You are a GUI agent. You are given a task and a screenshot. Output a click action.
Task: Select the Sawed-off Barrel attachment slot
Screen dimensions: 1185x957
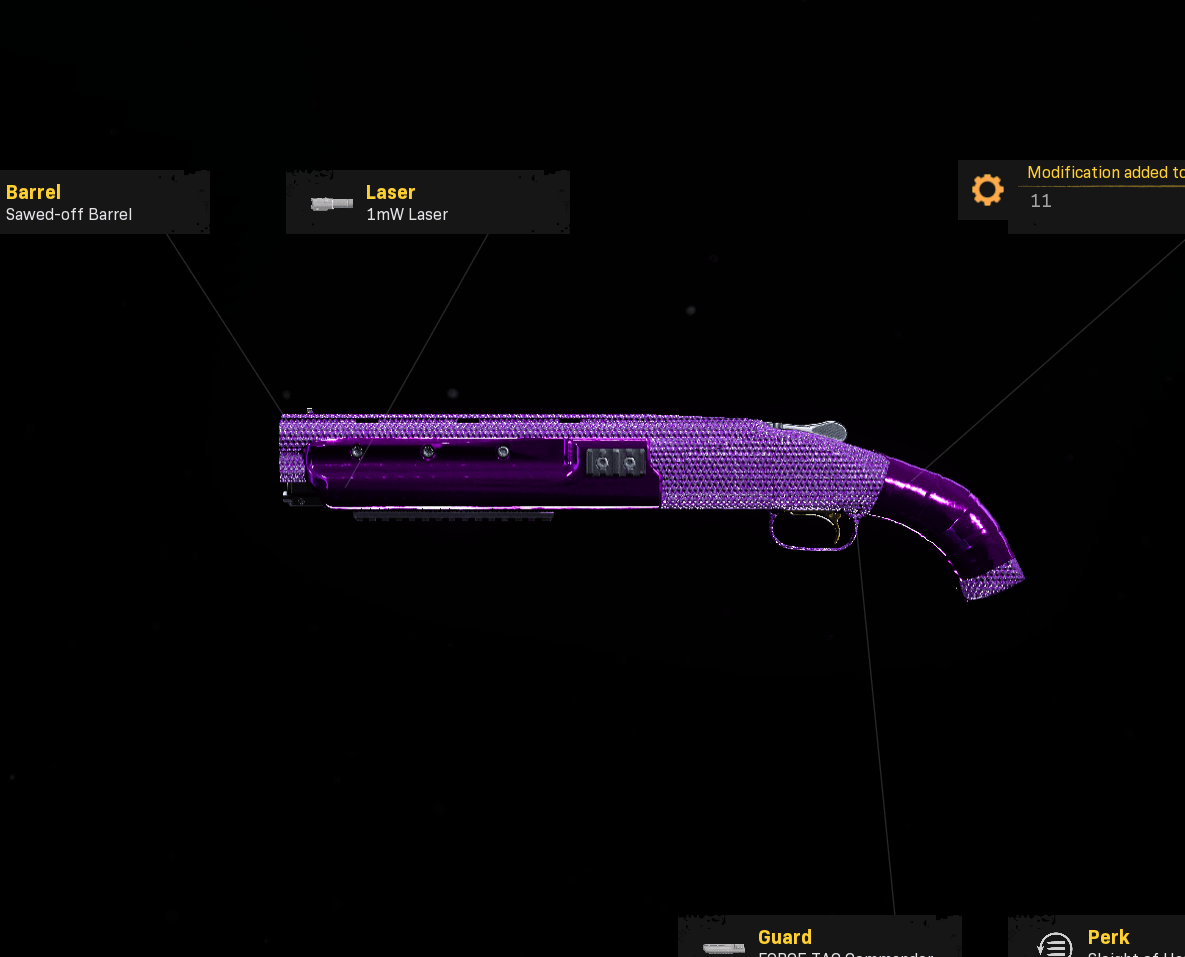coord(100,202)
